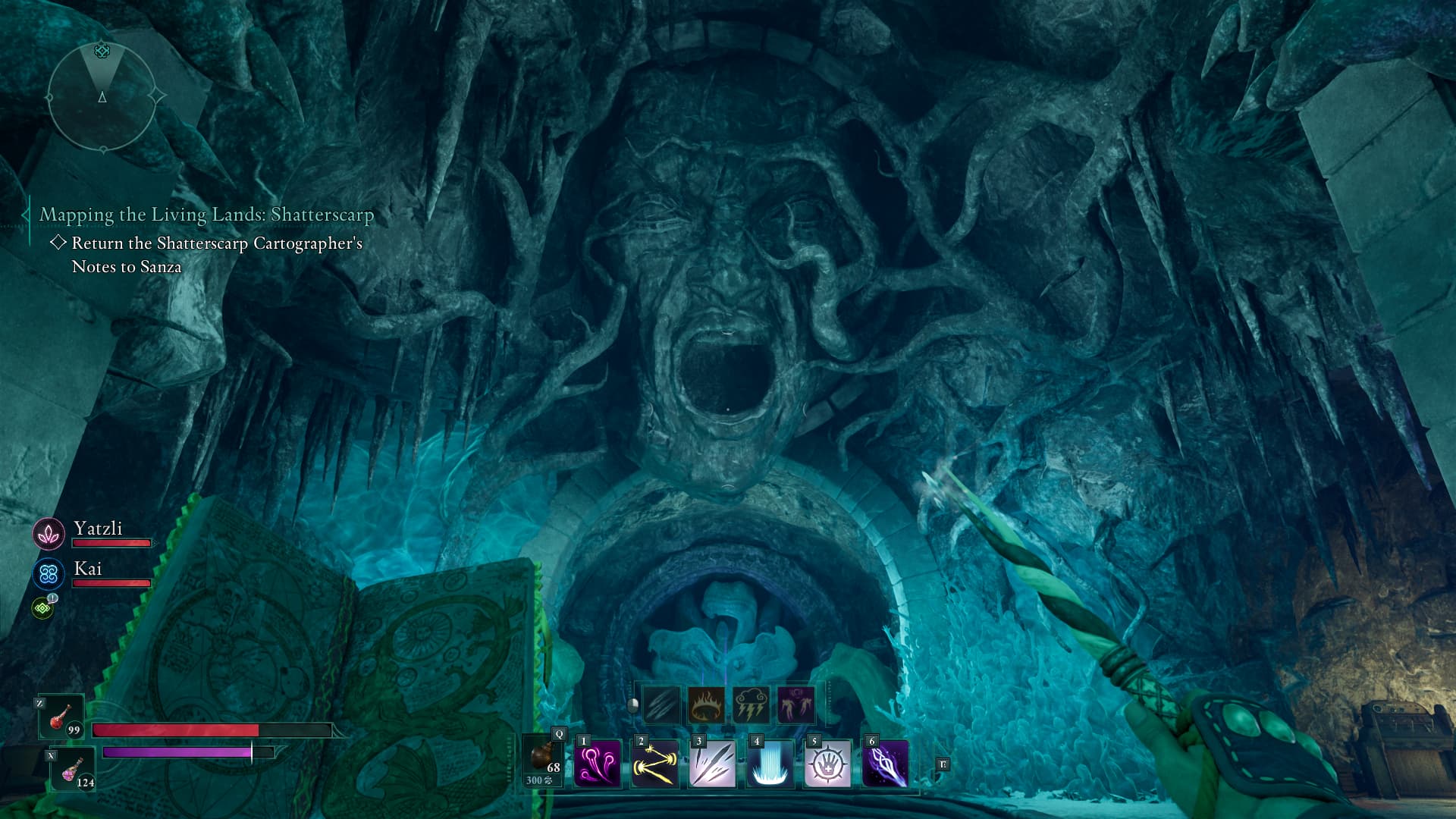Choose the storm cloud lightning spell
The height and width of the screenshot is (819, 1456).
click(x=752, y=704)
